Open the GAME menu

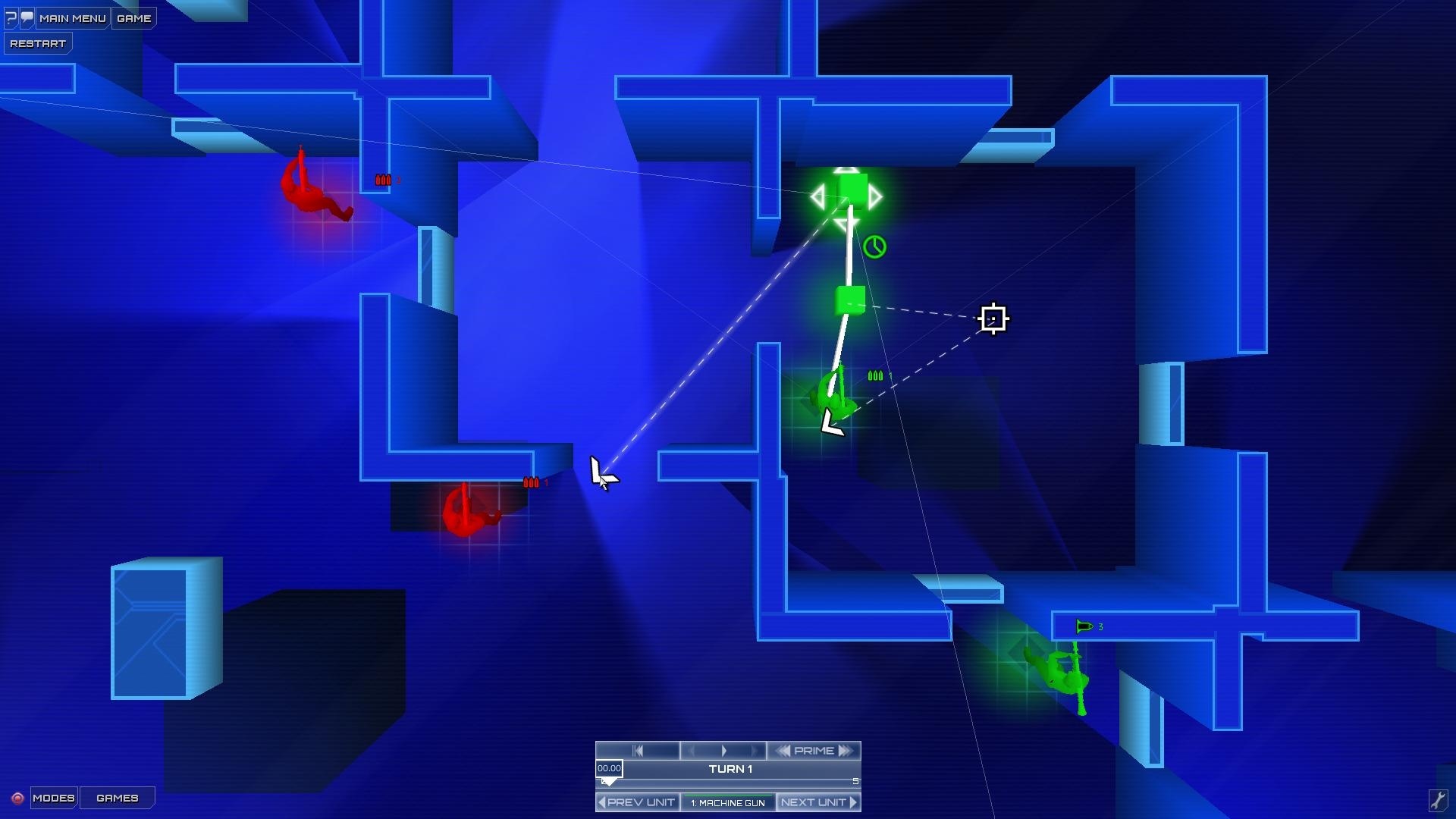click(x=134, y=17)
